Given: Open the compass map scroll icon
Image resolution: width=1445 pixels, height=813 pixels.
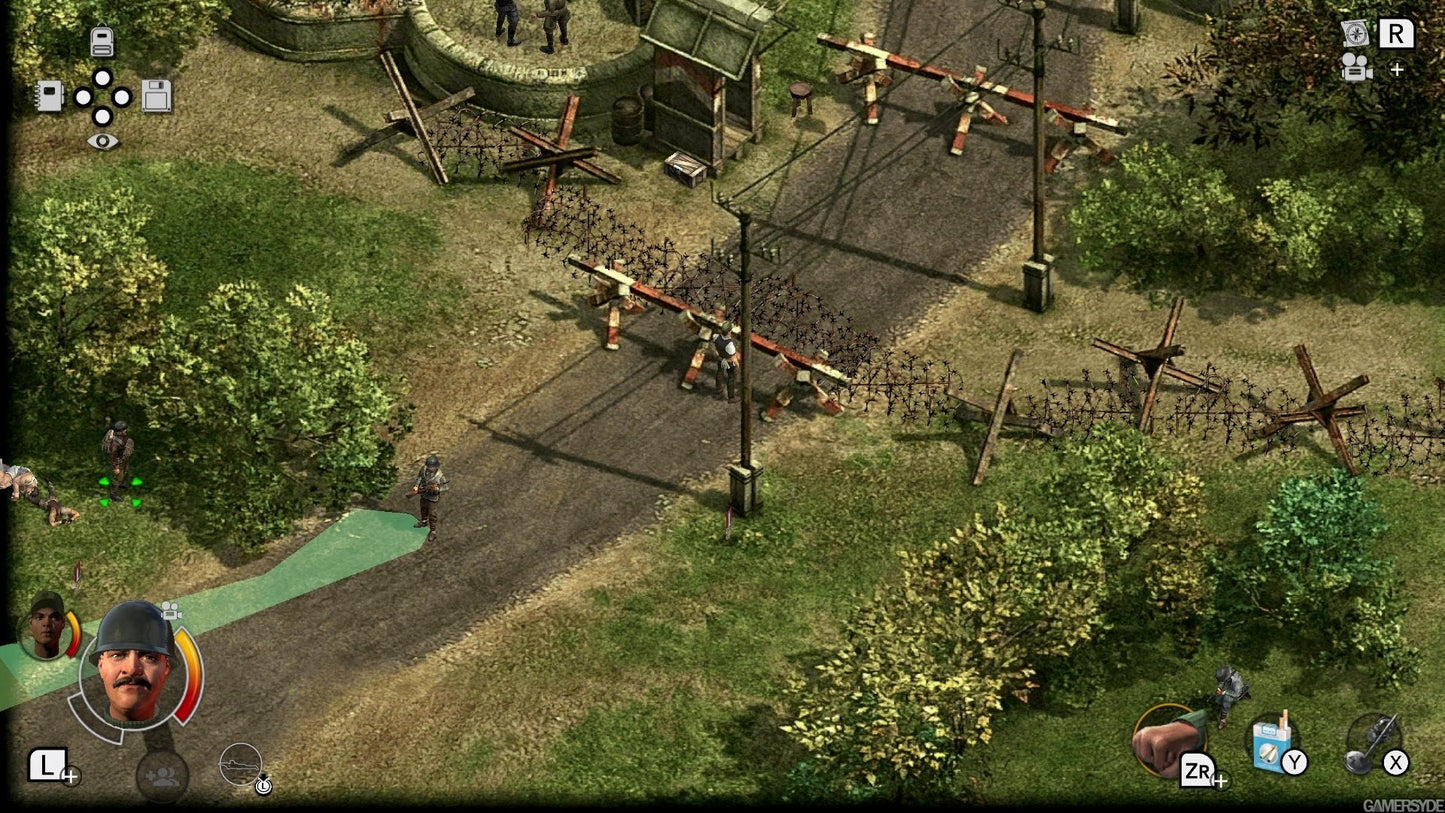Looking at the screenshot, I should 1357,33.
